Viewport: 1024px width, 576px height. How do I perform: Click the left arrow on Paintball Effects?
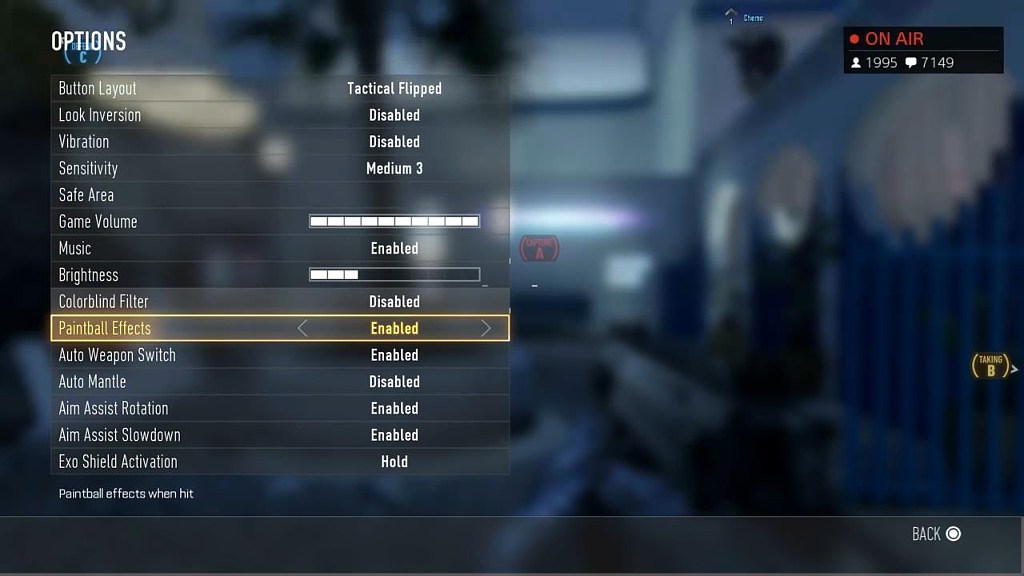pos(303,328)
